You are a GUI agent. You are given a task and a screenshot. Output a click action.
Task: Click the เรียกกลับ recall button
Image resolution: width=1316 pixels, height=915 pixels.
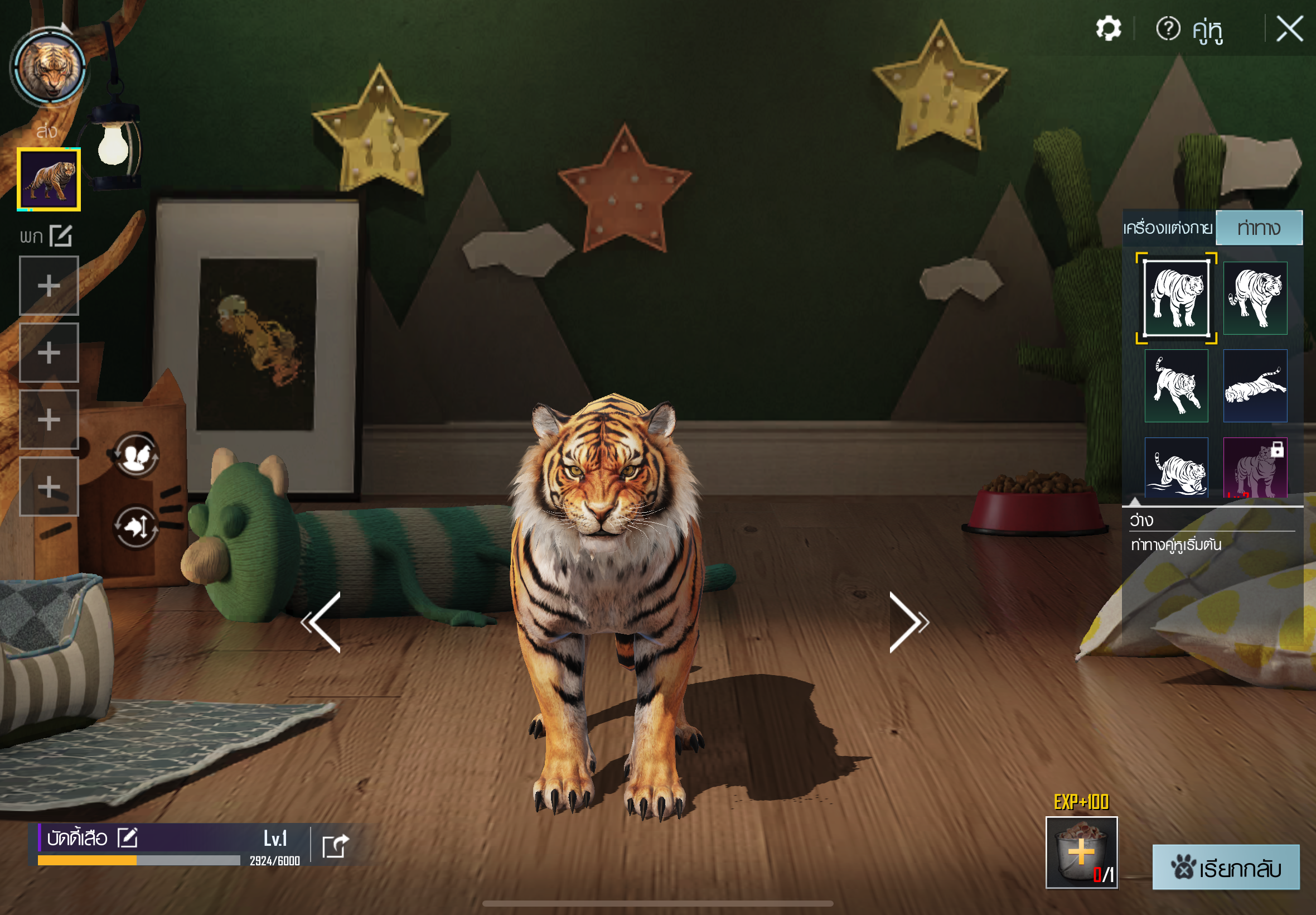pyautogui.click(x=1226, y=868)
